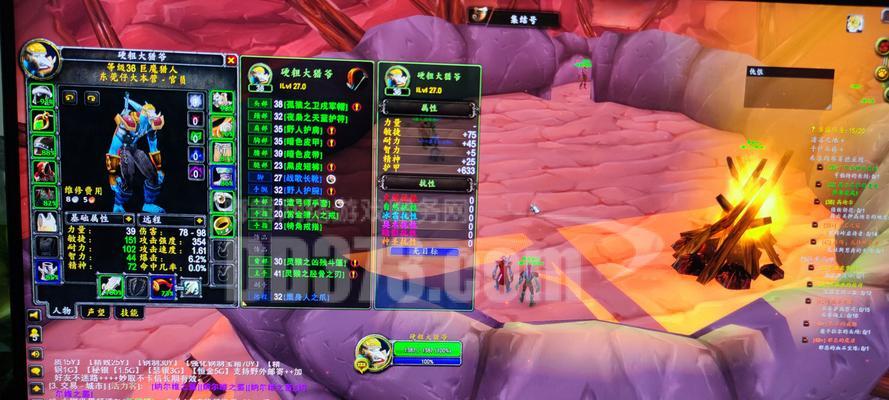The height and width of the screenshot is (400, 889).
Task: Open the 技能 skills tab
Action: [129, 311]
